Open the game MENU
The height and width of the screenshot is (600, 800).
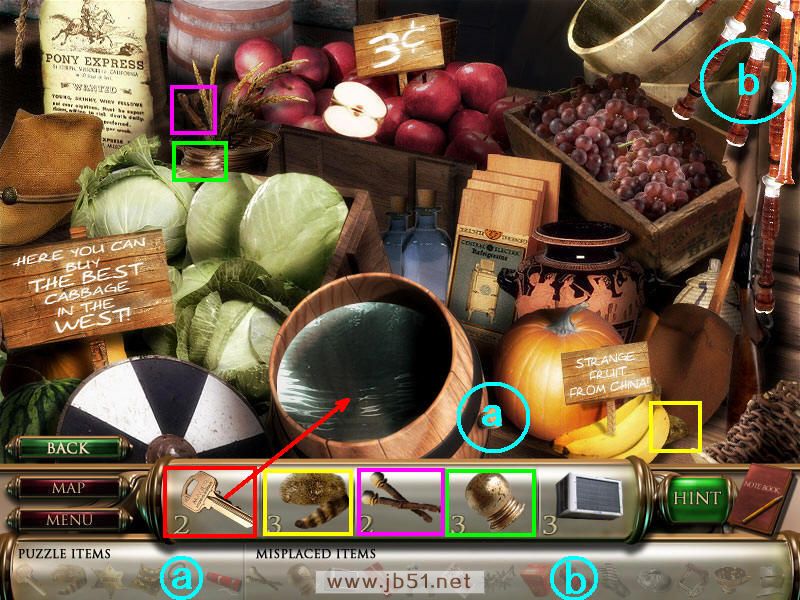click(x=68, y=520)
